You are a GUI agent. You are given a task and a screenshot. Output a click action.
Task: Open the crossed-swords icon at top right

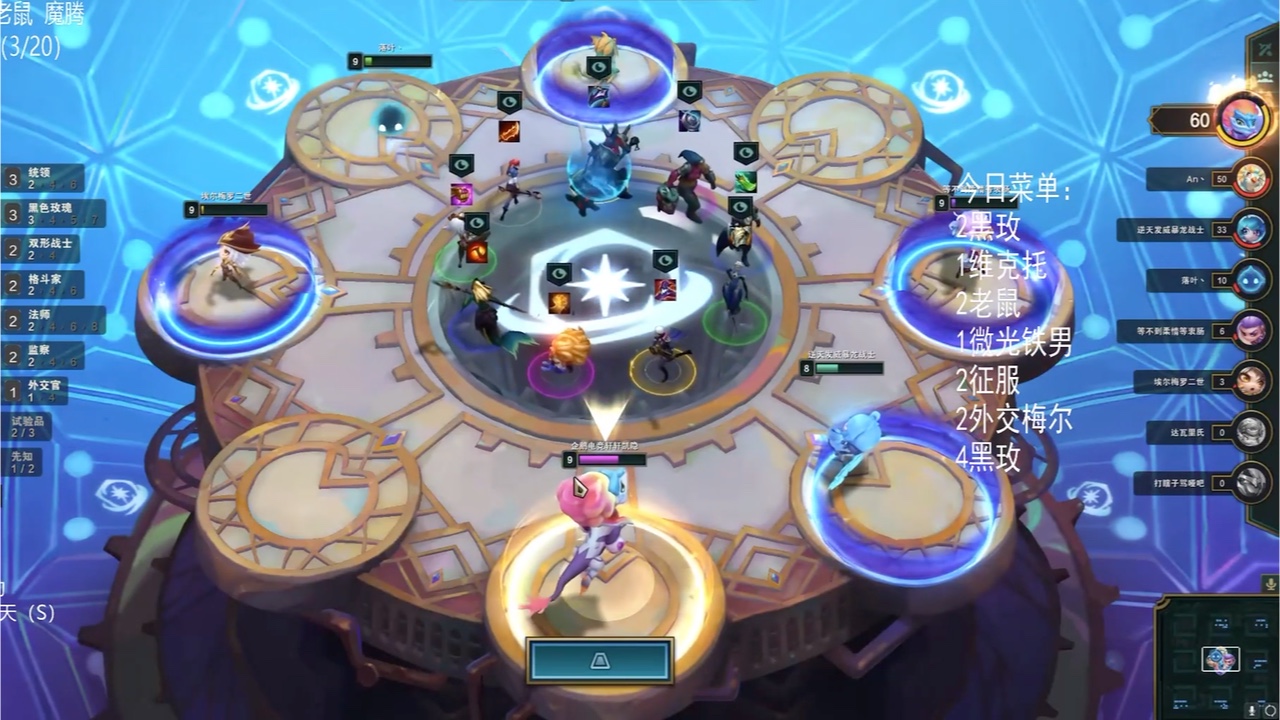click(1268, 48)
